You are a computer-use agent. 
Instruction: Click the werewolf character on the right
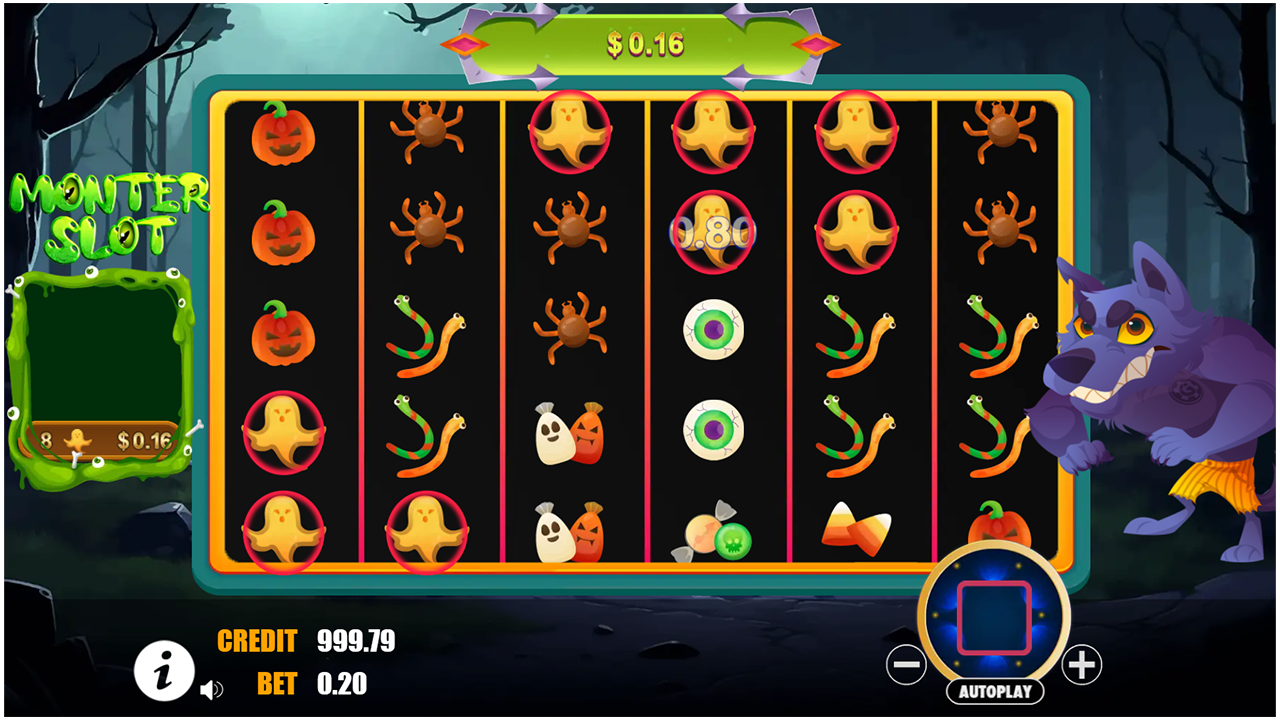click(1180, 400)
